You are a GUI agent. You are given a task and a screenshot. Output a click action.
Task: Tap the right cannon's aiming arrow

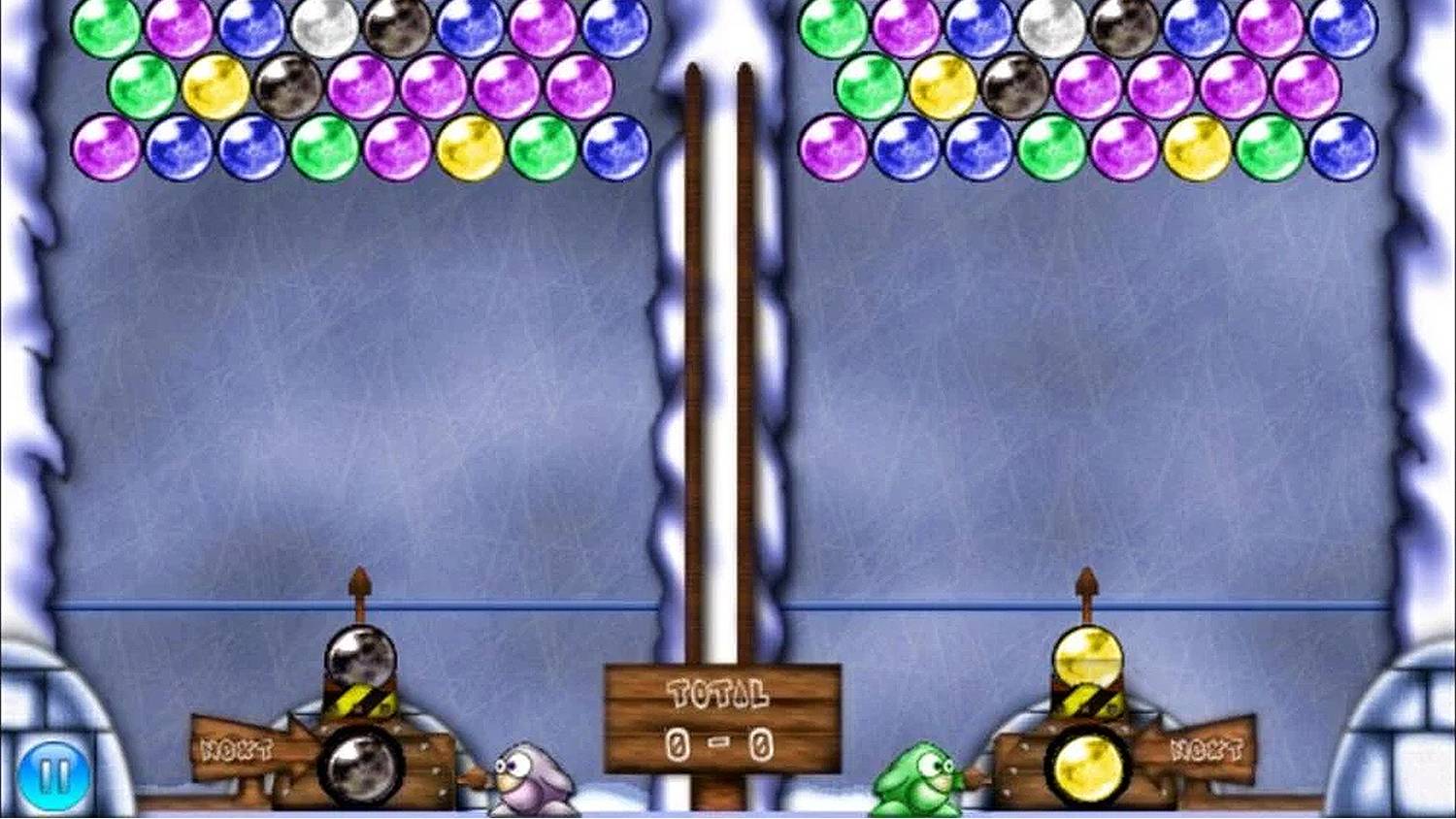[1087, 582]
